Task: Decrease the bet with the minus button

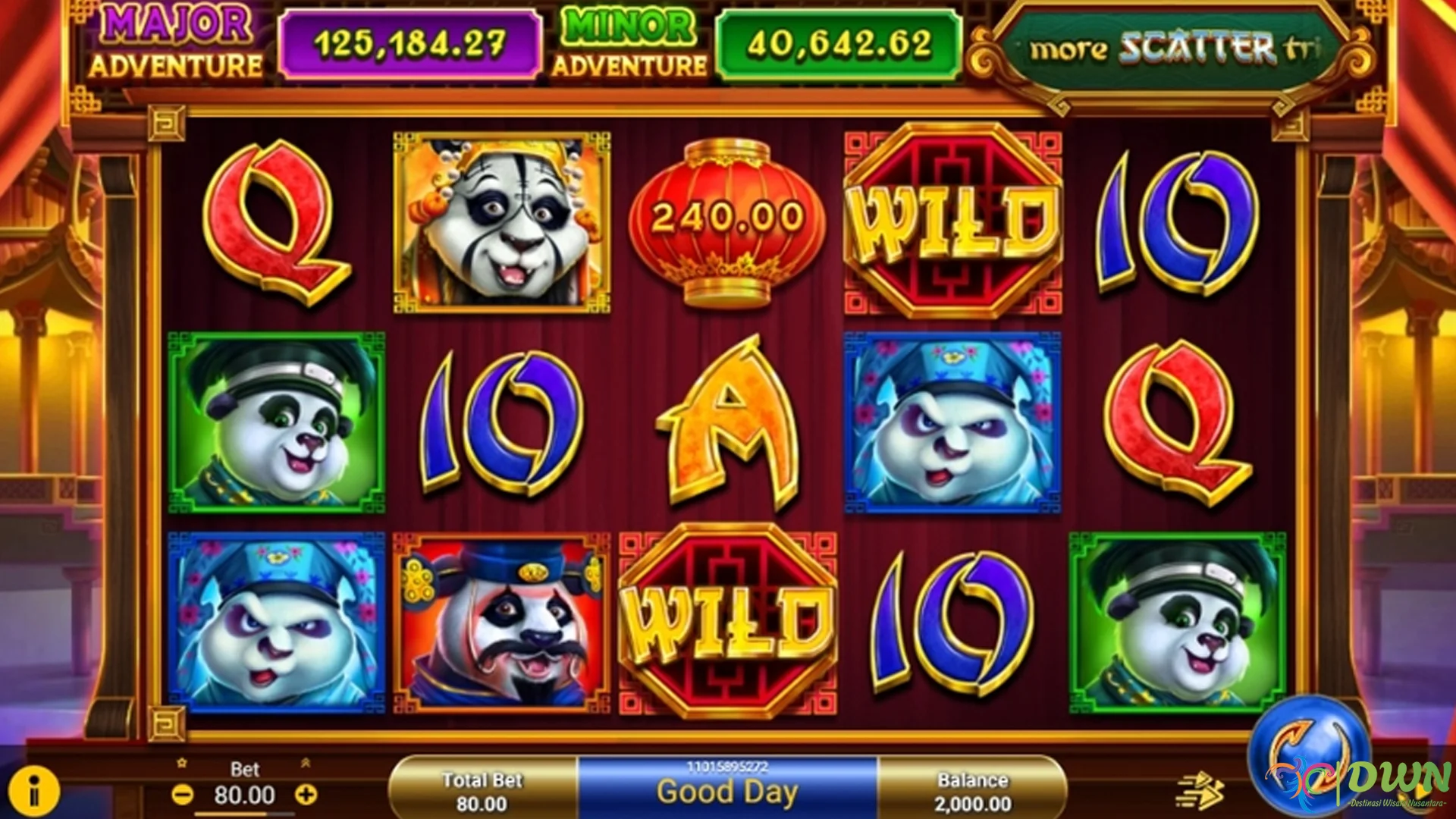Action: click(x=182, y=794)
